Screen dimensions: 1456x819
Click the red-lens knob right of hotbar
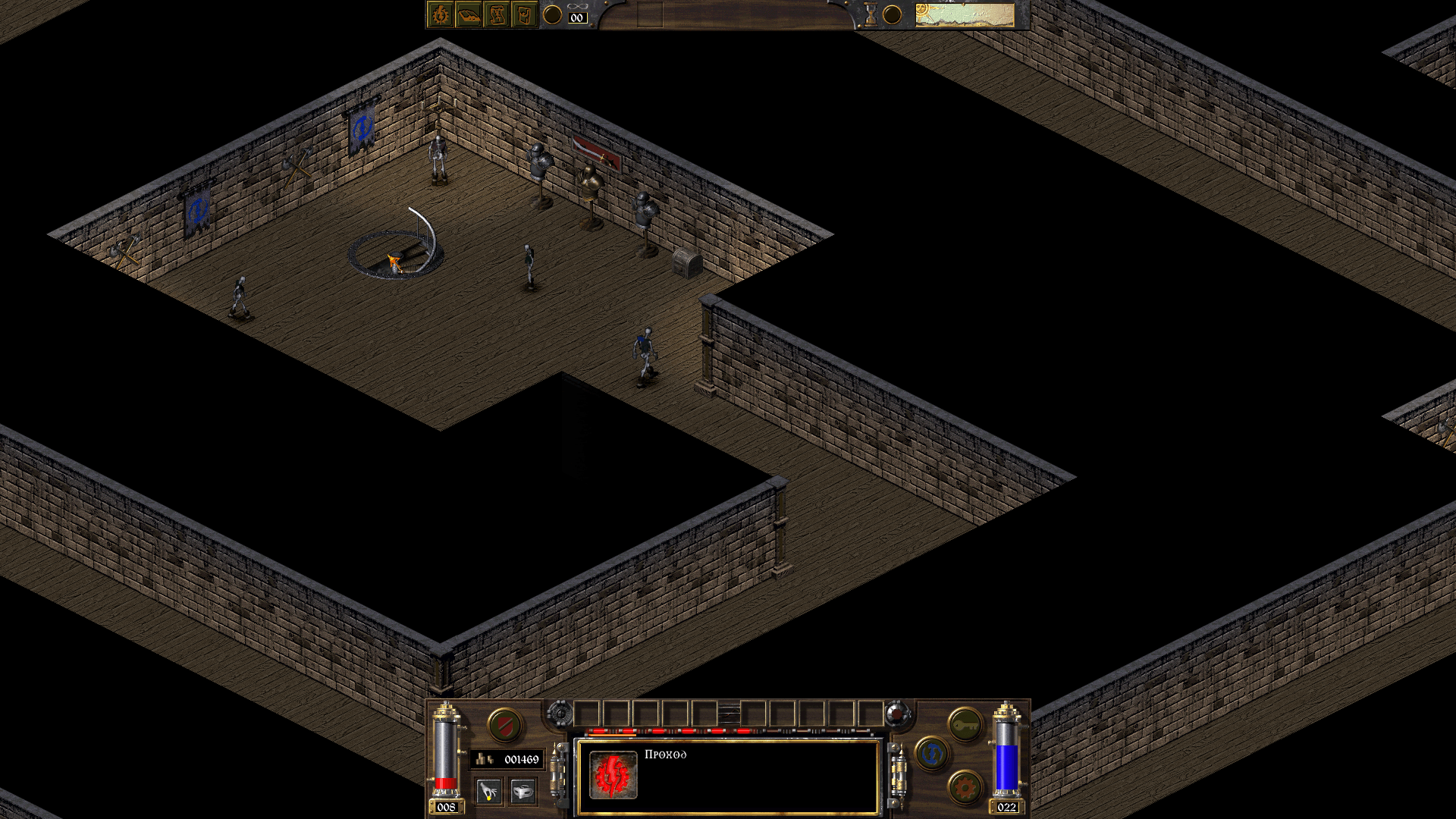click(897, 714)
